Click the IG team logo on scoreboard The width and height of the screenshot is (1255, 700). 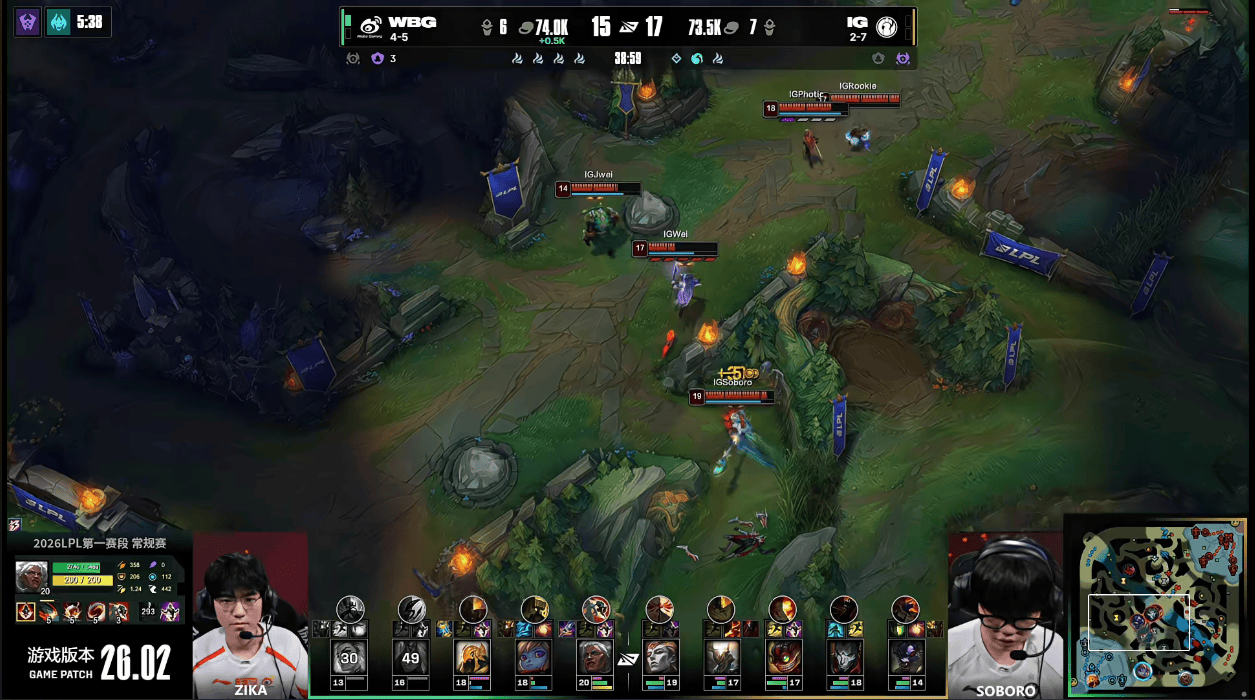click(x=886, y=27)
